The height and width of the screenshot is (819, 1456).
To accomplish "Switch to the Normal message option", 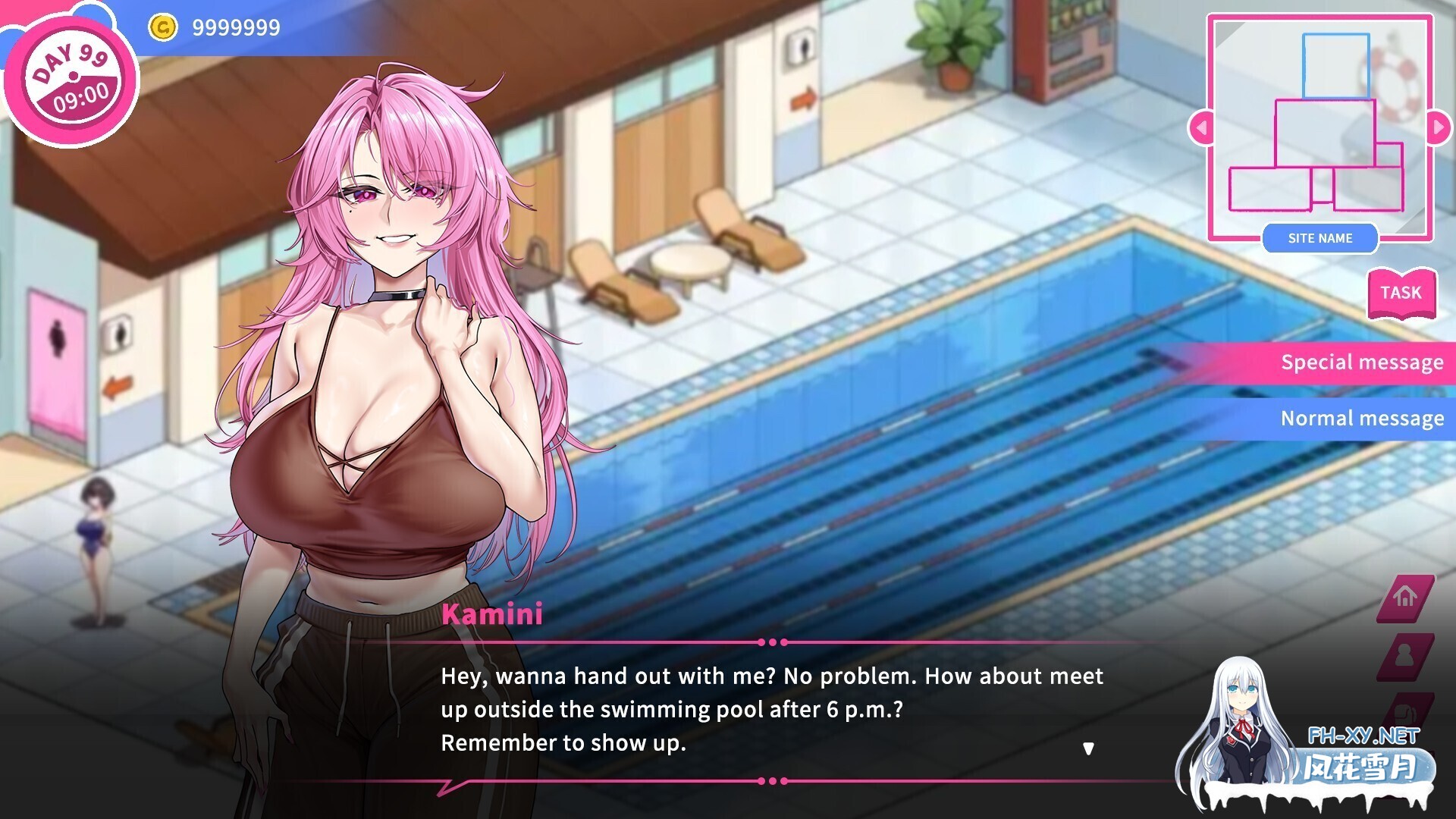I will coord(1361,418).
